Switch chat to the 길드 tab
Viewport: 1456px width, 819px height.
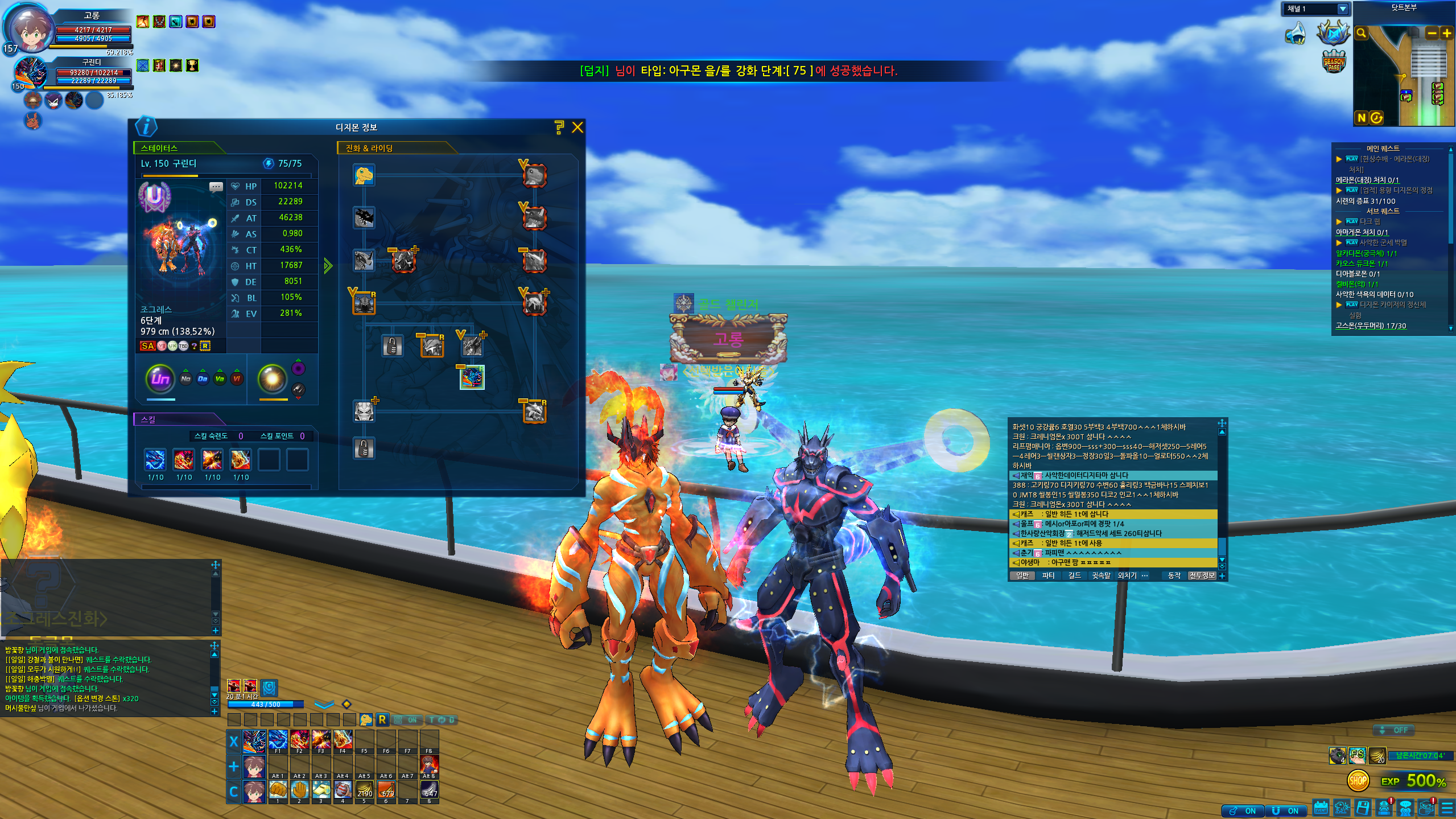click(1074, 575)
